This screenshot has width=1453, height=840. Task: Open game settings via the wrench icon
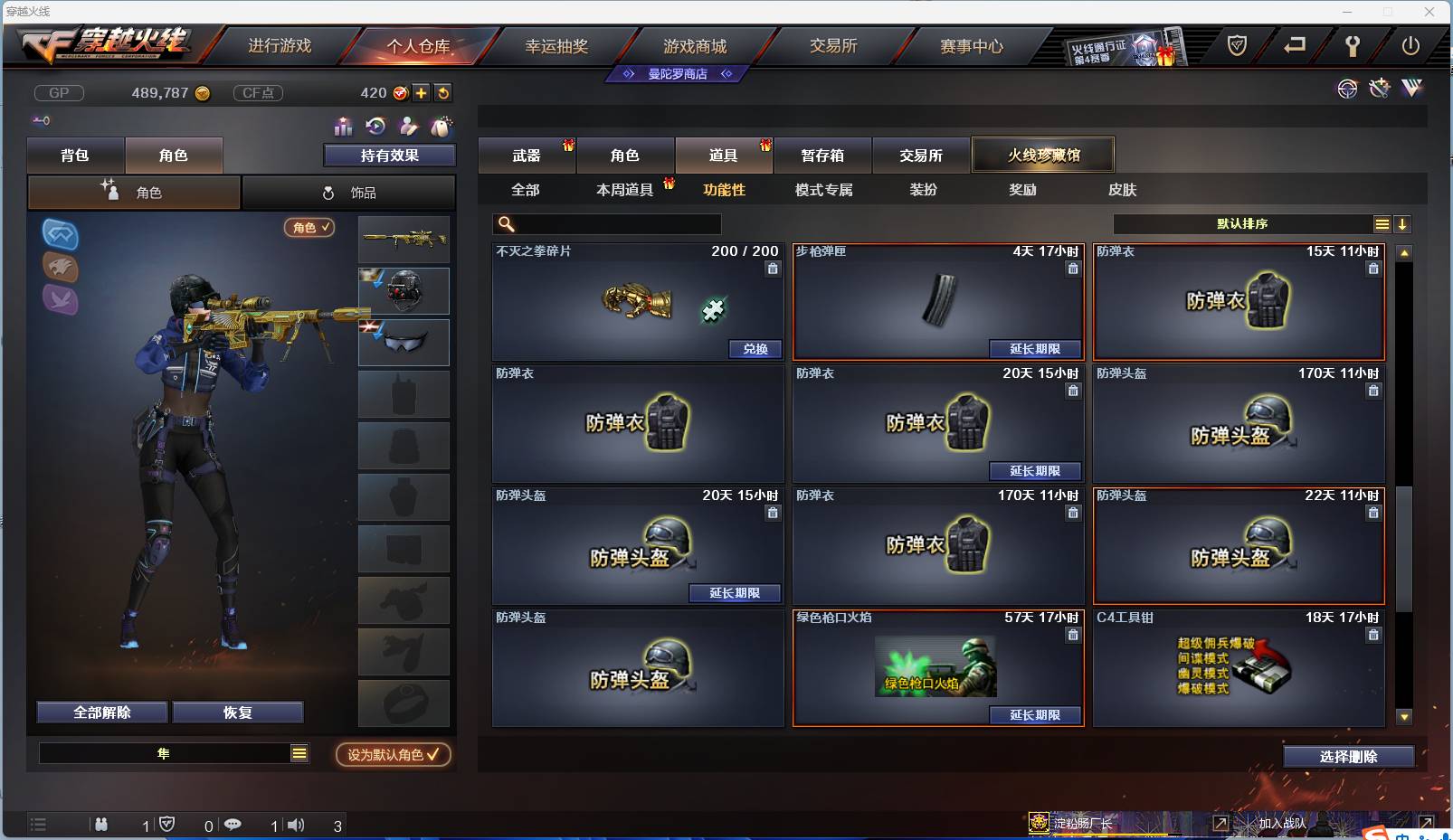tap(1353, 47)
